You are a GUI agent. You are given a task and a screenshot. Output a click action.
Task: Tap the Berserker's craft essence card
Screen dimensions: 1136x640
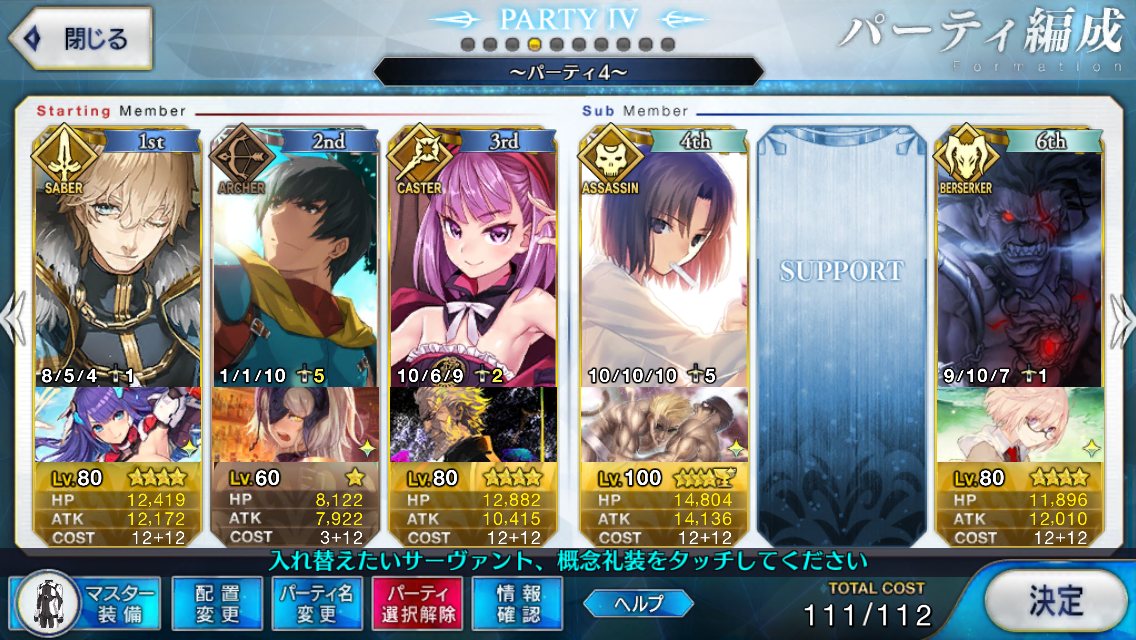(x=1018, y=424)
